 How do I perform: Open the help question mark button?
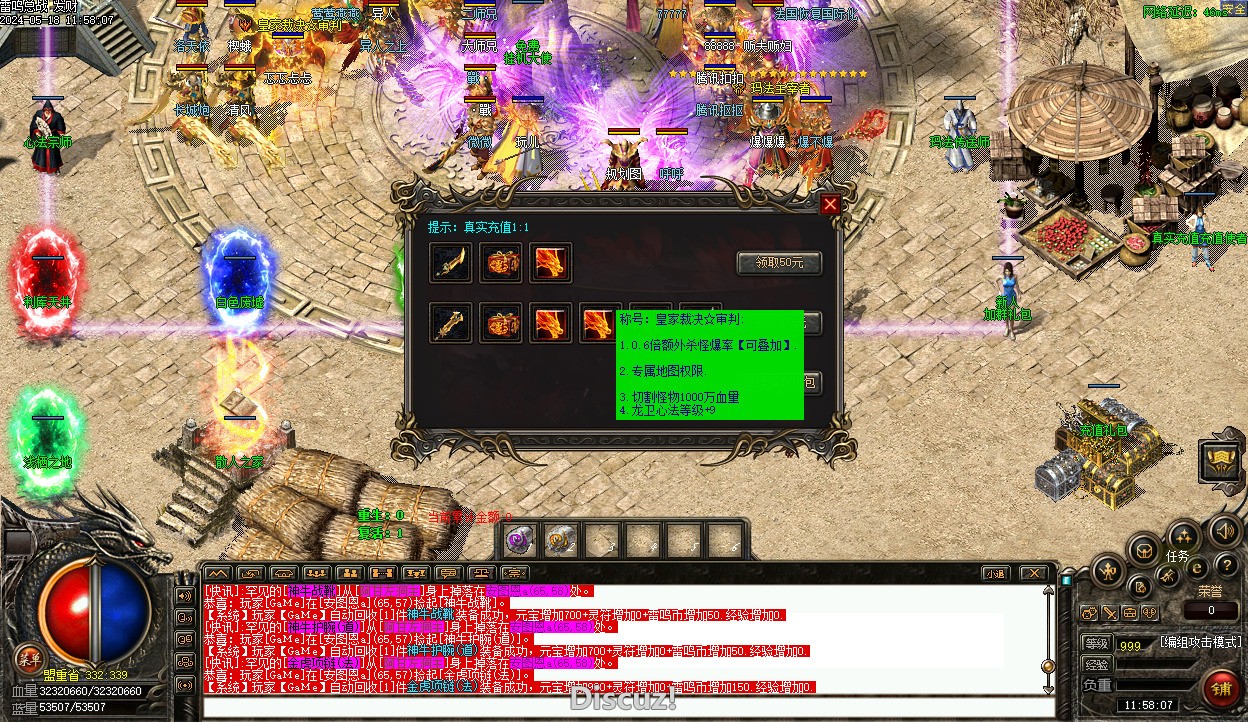tap(1226, 565)
